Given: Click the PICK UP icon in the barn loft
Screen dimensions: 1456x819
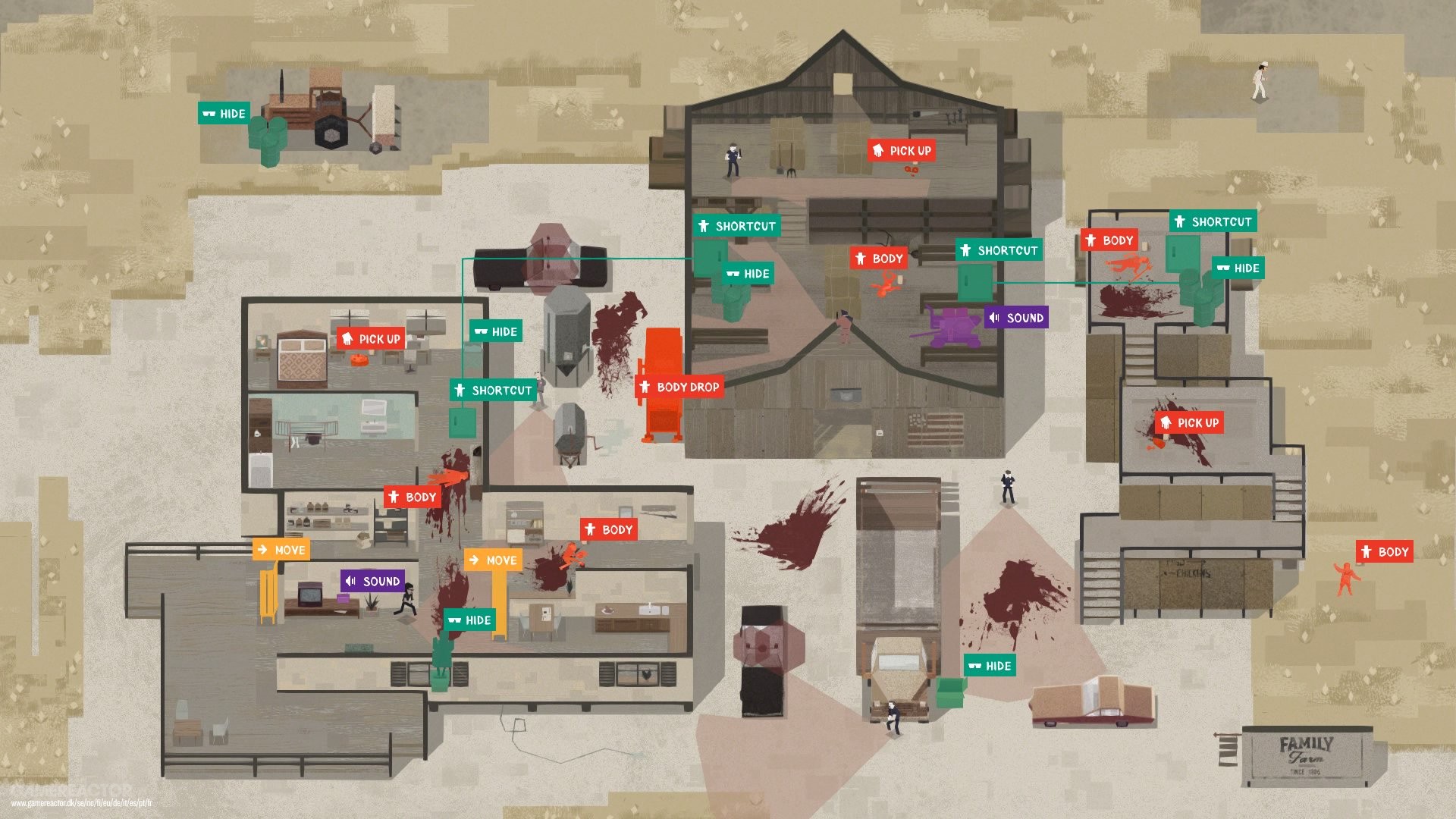Looking at the screenshot, I should click(x=904, y=151).
